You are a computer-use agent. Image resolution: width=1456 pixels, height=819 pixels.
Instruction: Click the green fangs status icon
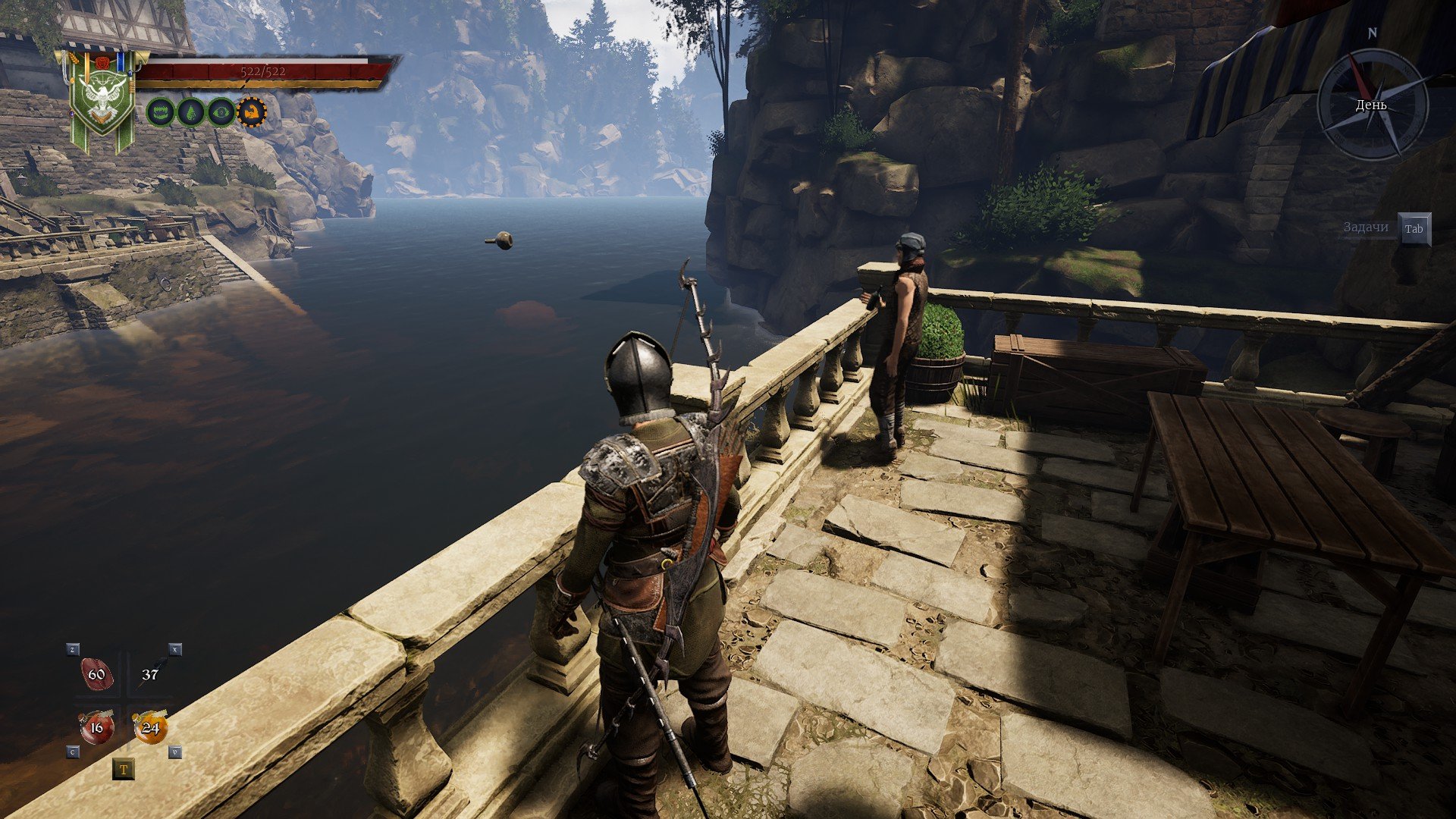pyautogui.click(x=160, y=112)
